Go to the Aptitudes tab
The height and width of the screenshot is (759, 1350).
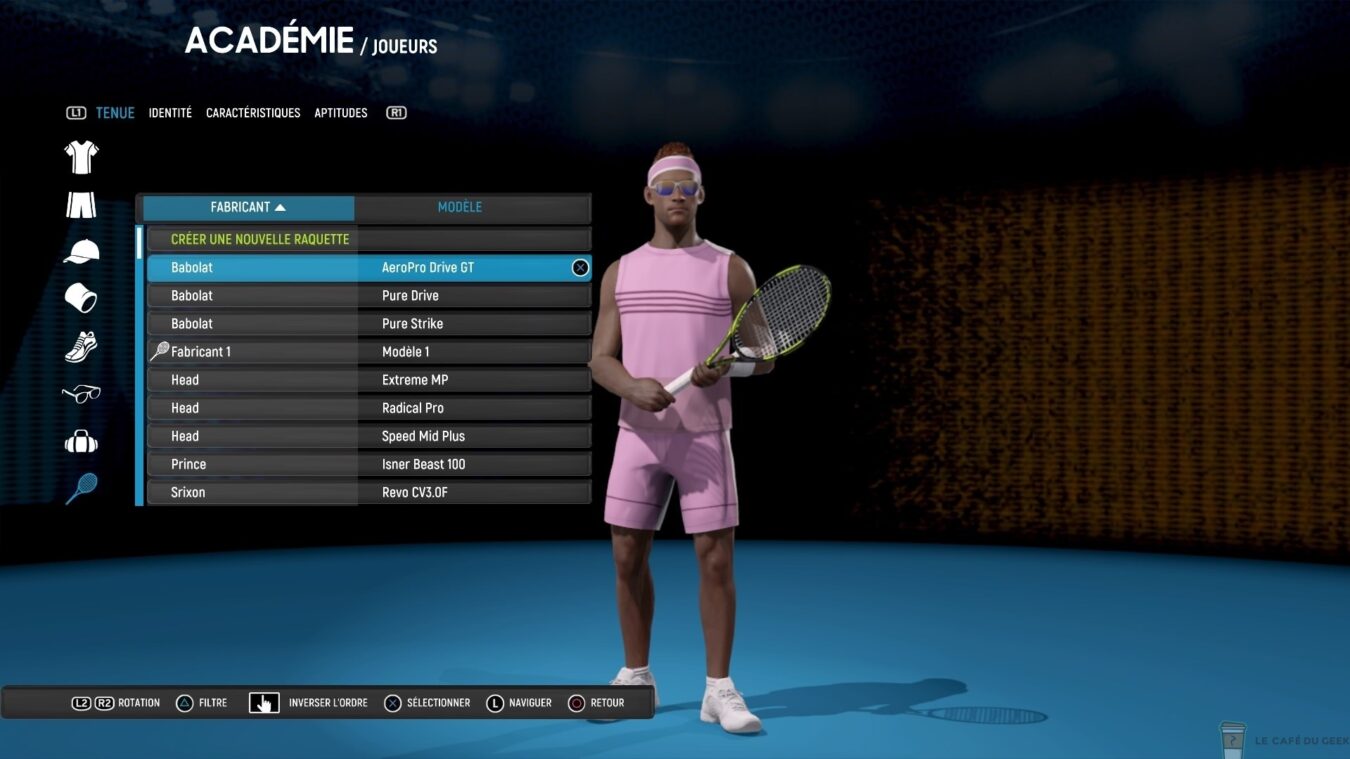point(341,113)
